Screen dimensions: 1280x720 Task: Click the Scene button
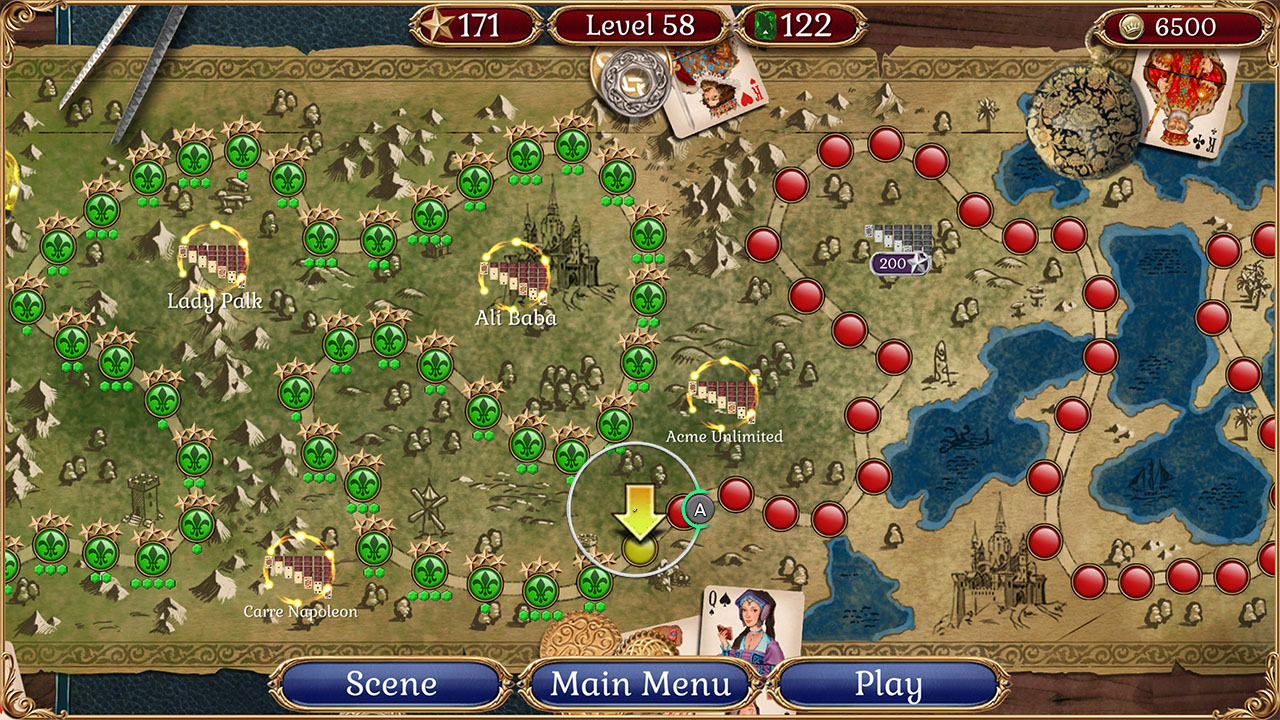pyautogui.click(x=390, y=684)
